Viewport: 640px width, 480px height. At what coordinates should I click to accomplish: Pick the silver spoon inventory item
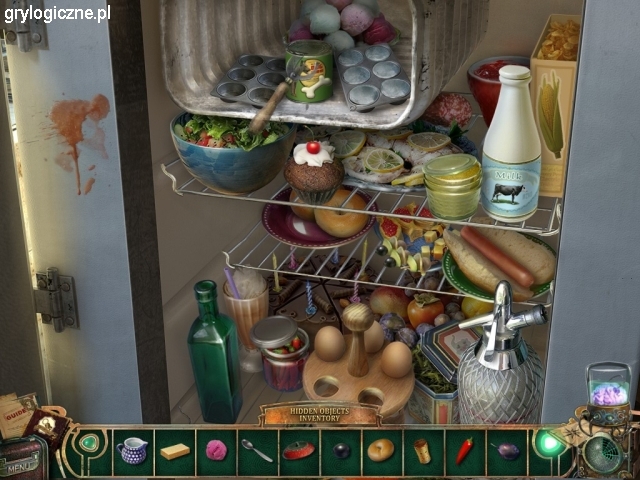pyautogui.click(x=257, y=450)
